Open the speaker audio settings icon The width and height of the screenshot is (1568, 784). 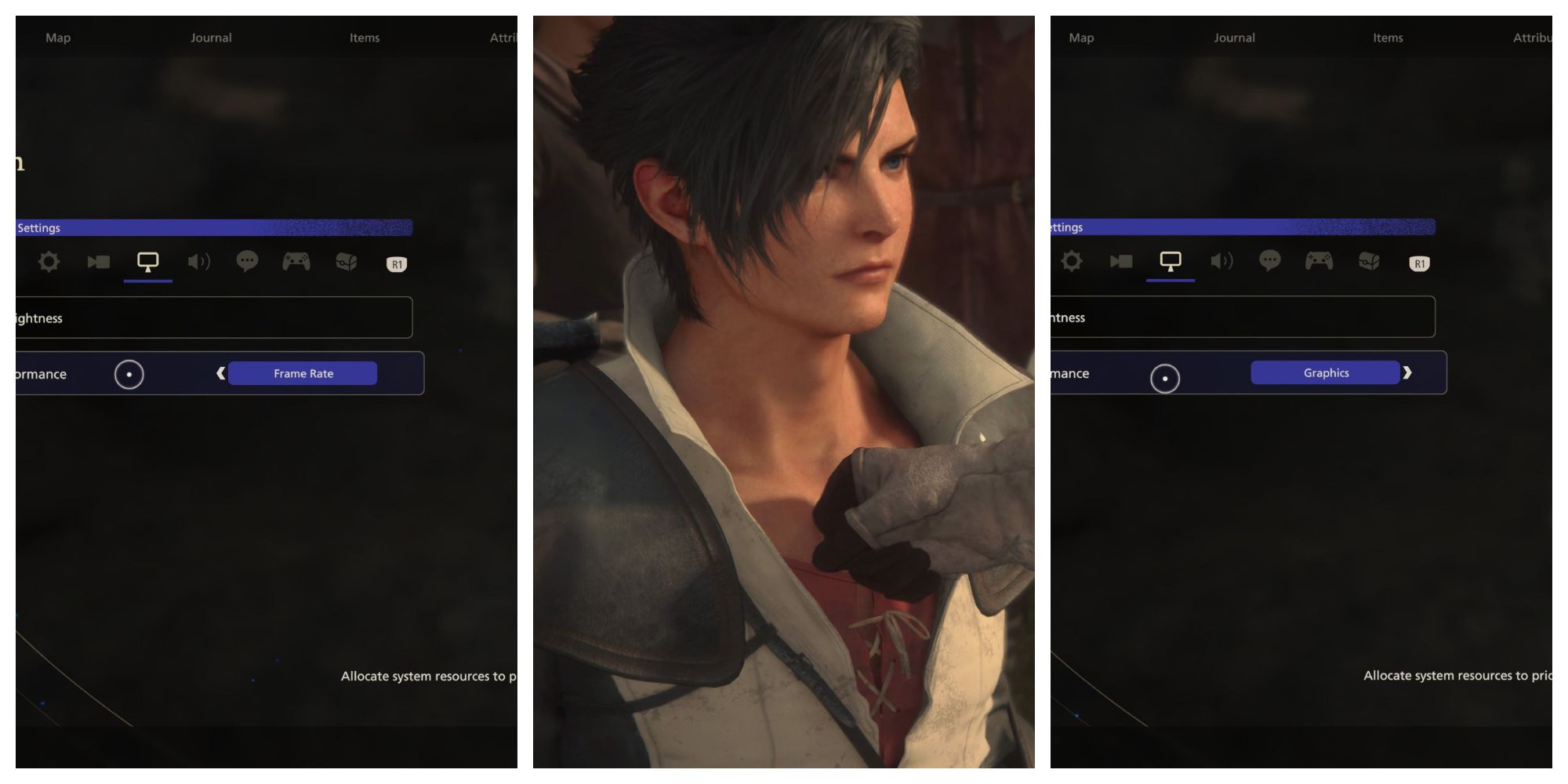pos(199,262)
